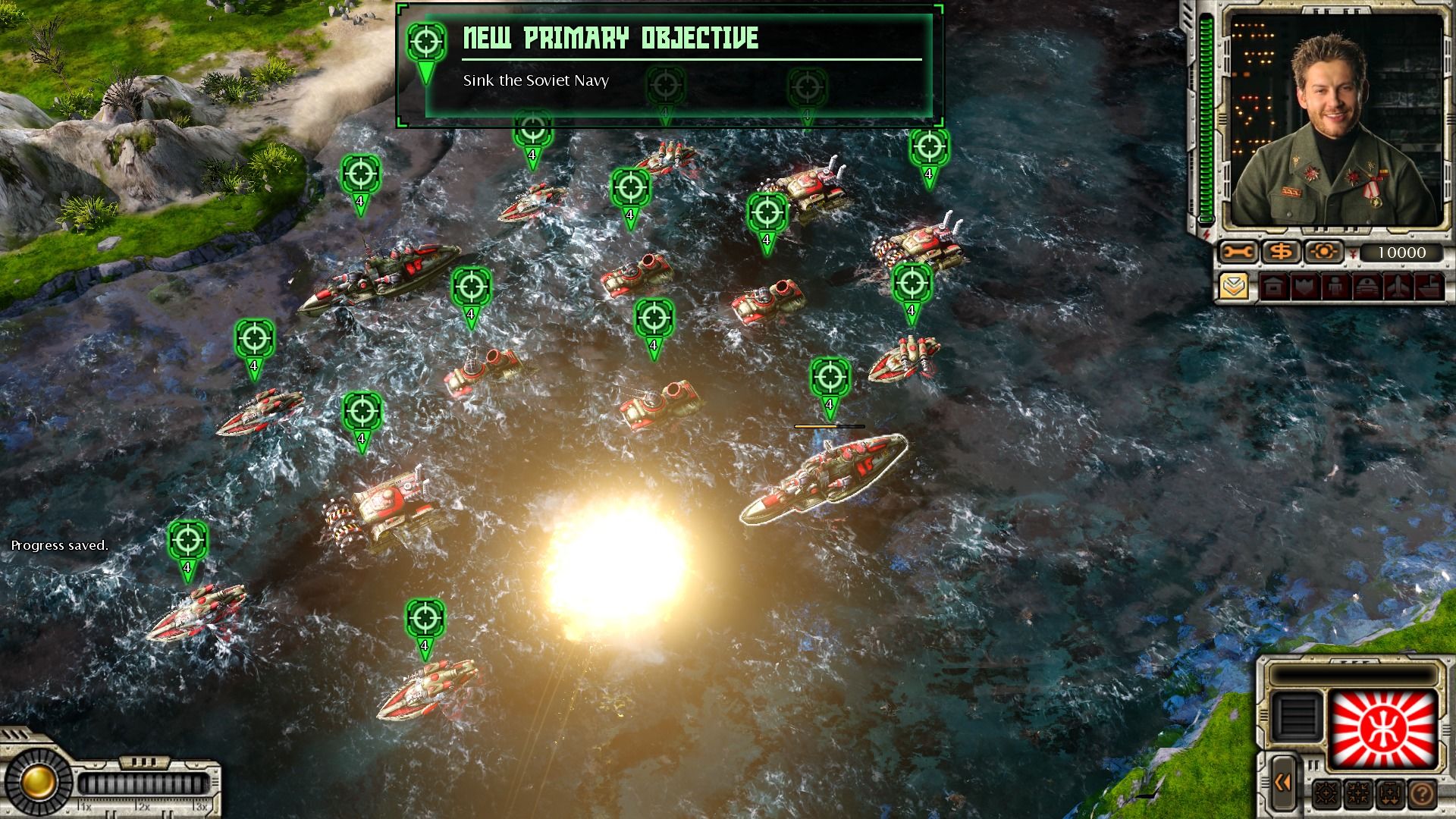Click the orange target waypoint button

click(x=1323, y=252)
